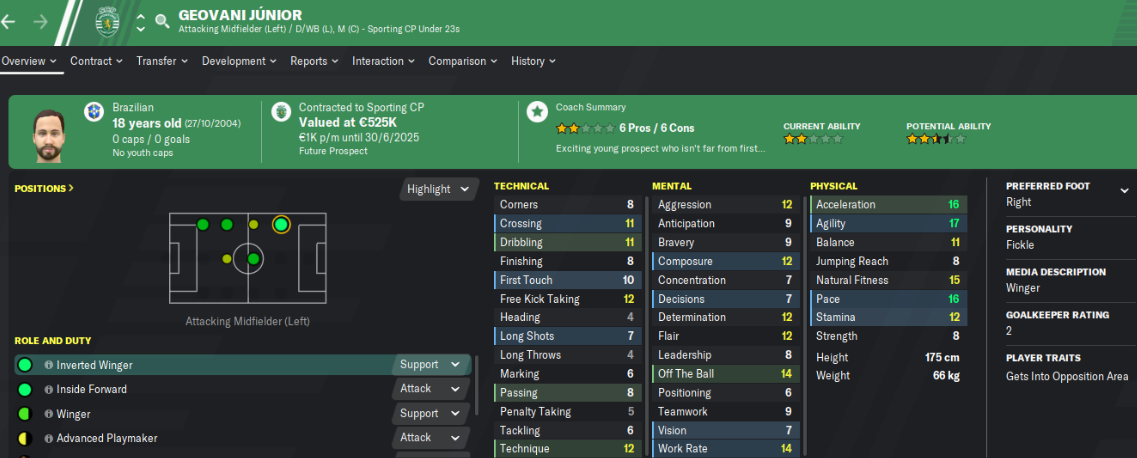This screenshot has height=458, width=1137.
Task: Open the Transfer dropdown menu
Action: coord(162,61)
